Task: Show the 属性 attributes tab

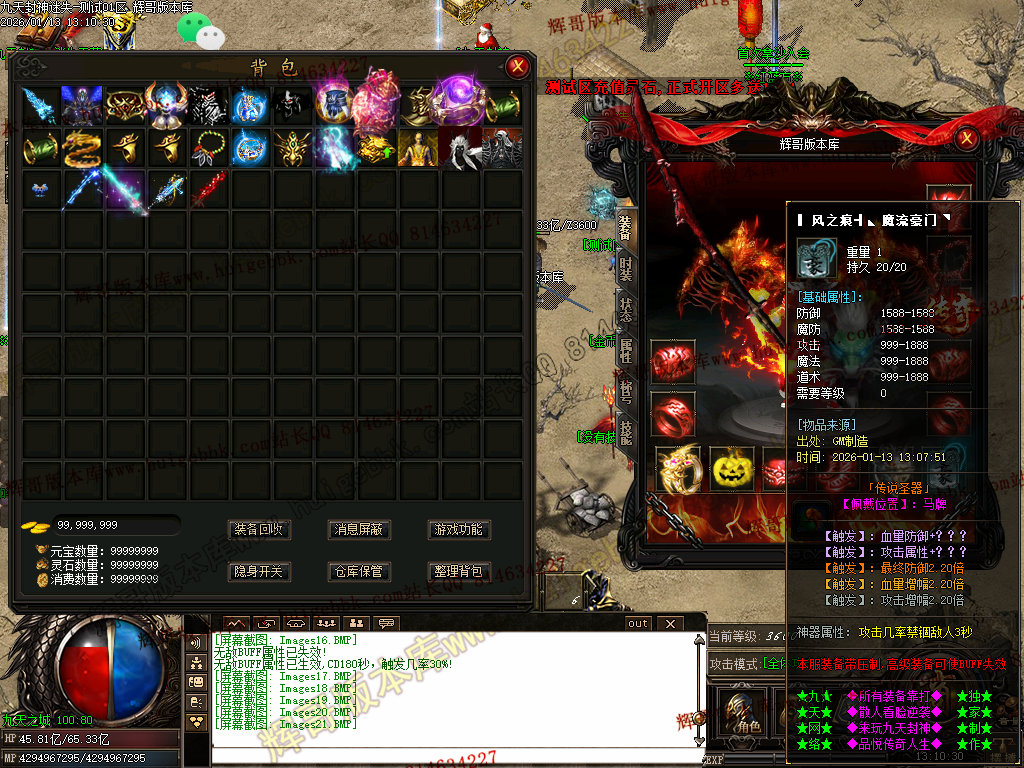Action: point(626,349)
